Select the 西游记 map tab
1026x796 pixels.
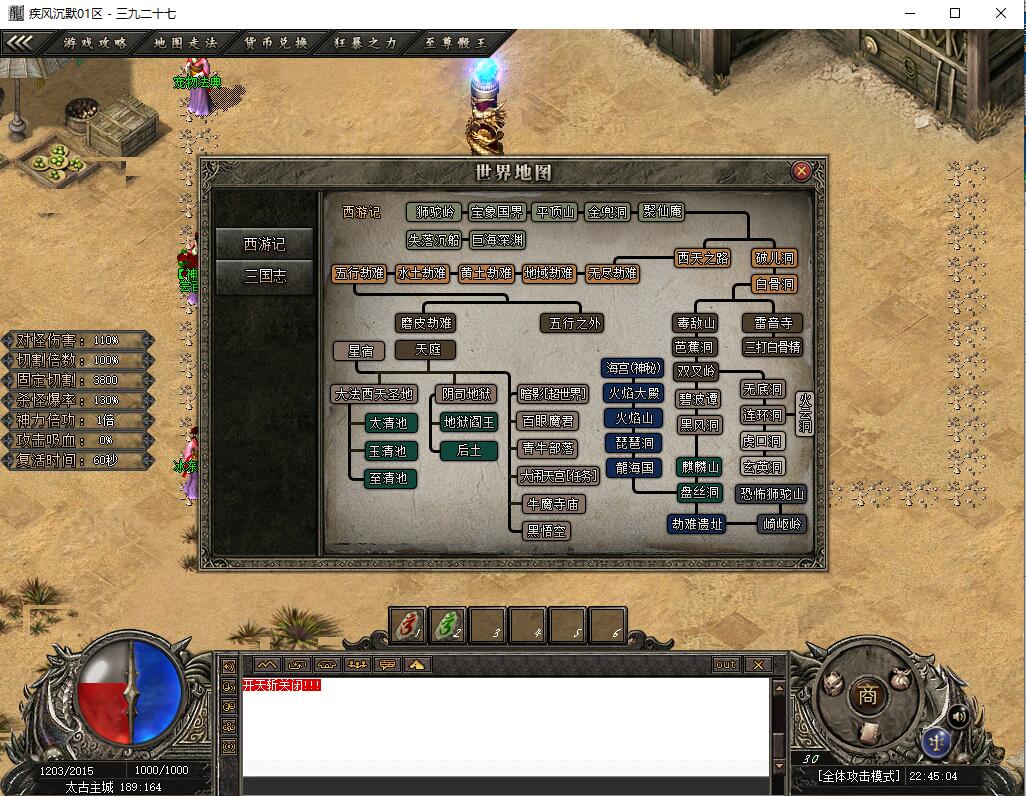[x=265, y=243]
